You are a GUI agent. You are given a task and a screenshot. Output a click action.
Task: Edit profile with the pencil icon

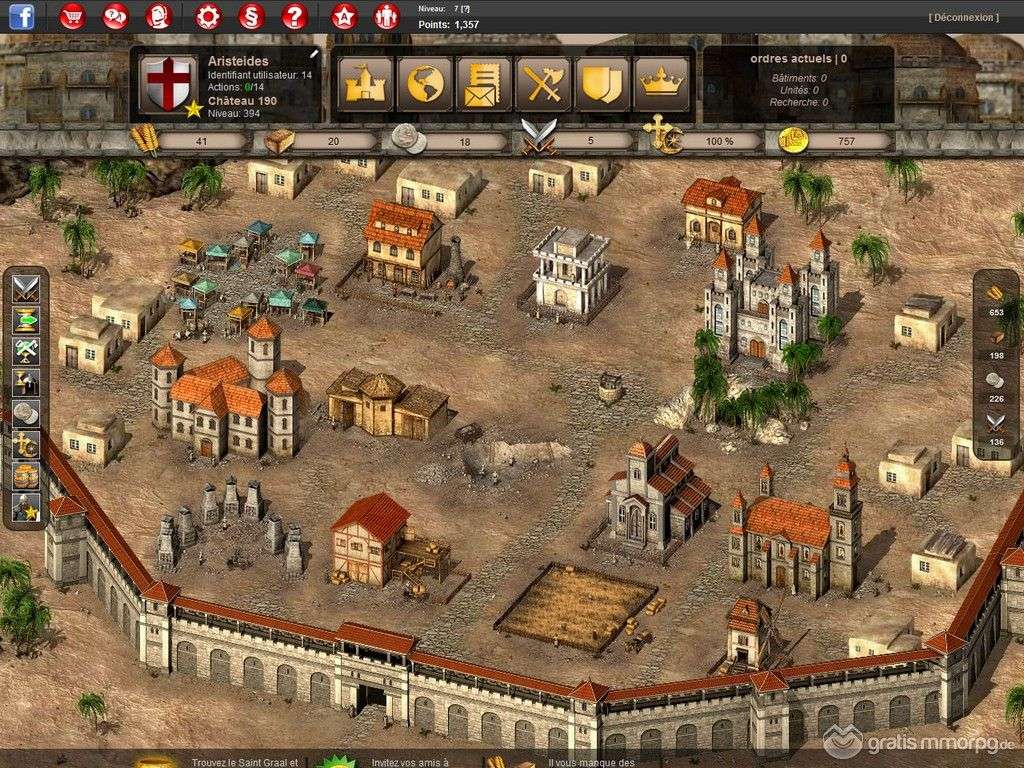(314, 54)
